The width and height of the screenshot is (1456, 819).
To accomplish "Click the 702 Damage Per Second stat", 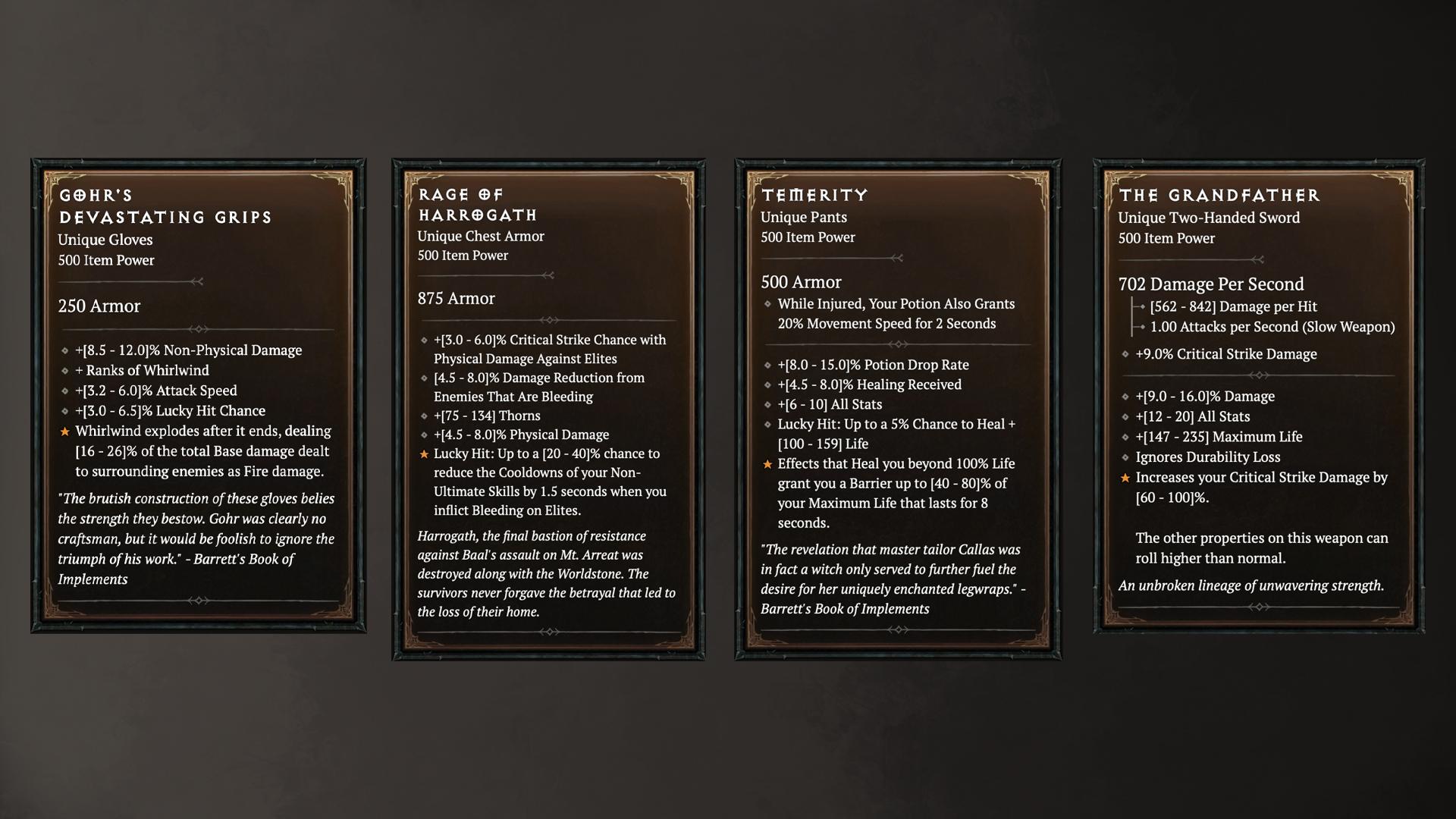I will [1211, 284].
